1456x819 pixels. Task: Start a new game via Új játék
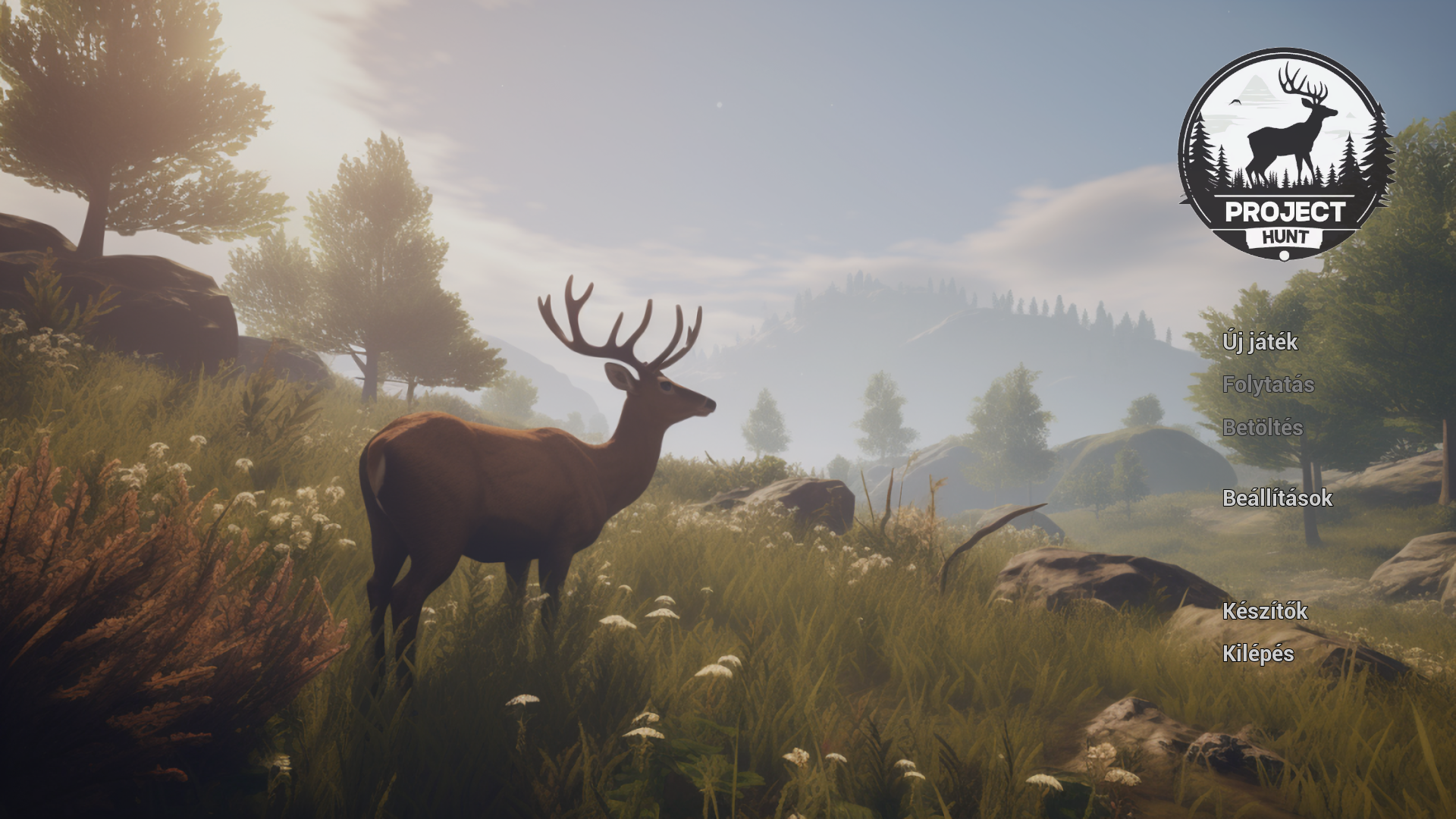click(x=1260, y=342)
